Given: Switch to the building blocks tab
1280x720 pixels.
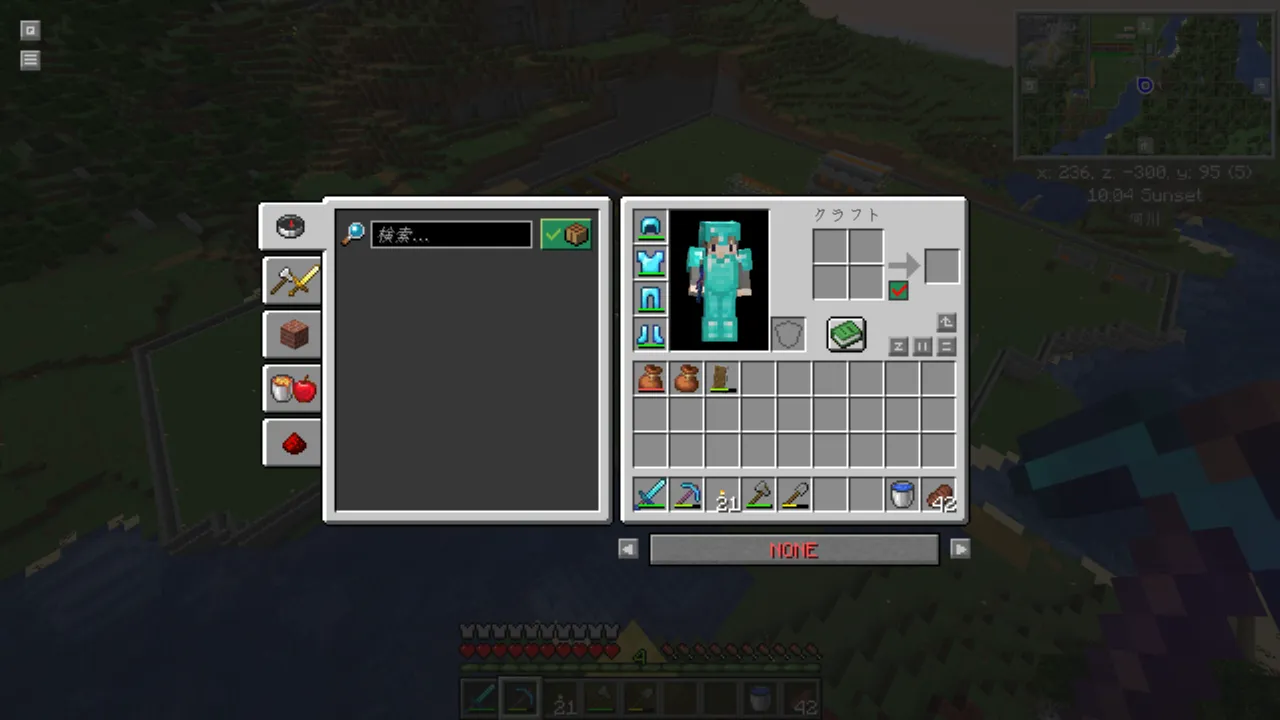Looking at the screenshot, I should pyautogui.click(x=293, y=335).
